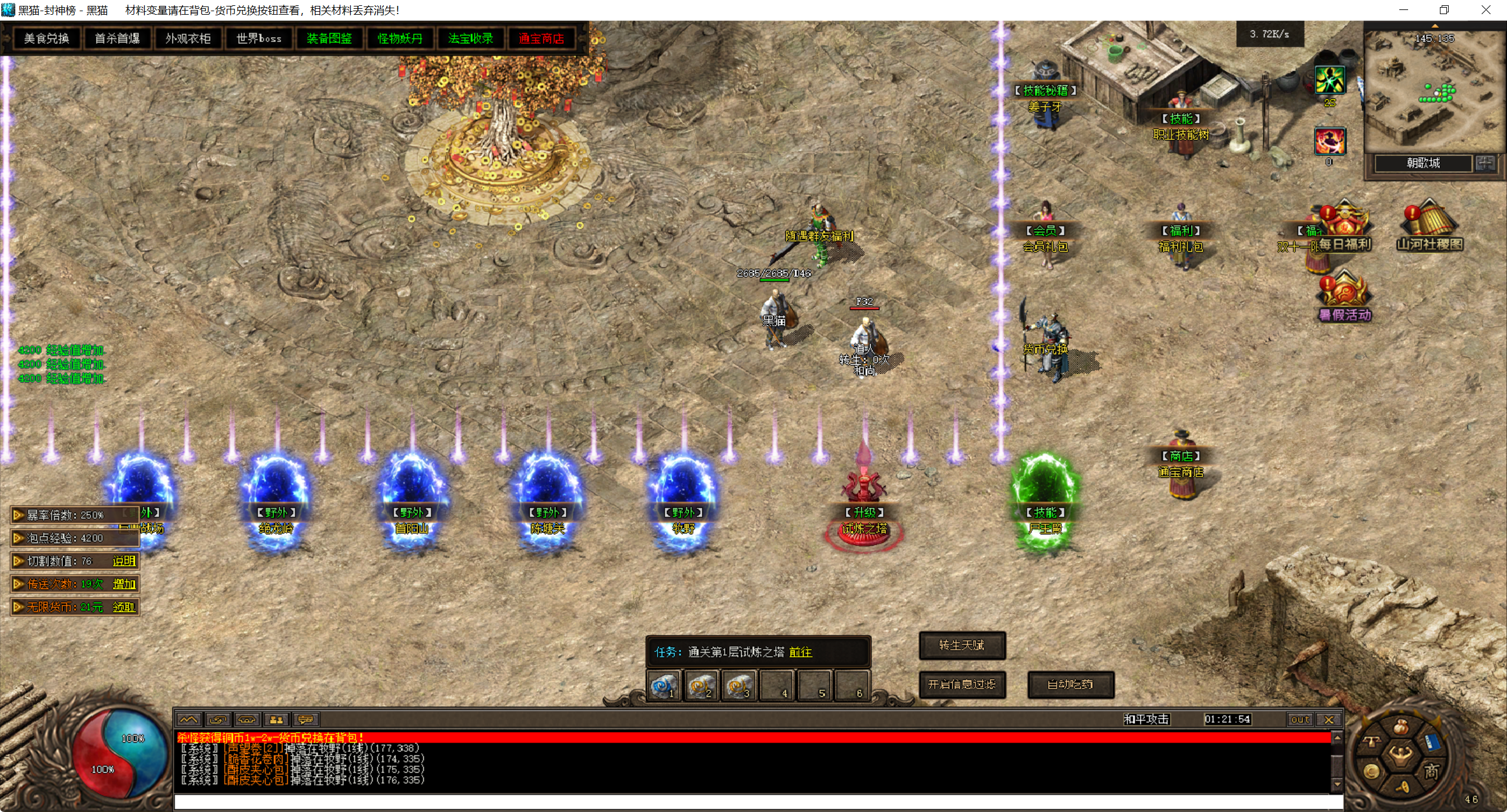Open 说明 for 切割数值

124,561
